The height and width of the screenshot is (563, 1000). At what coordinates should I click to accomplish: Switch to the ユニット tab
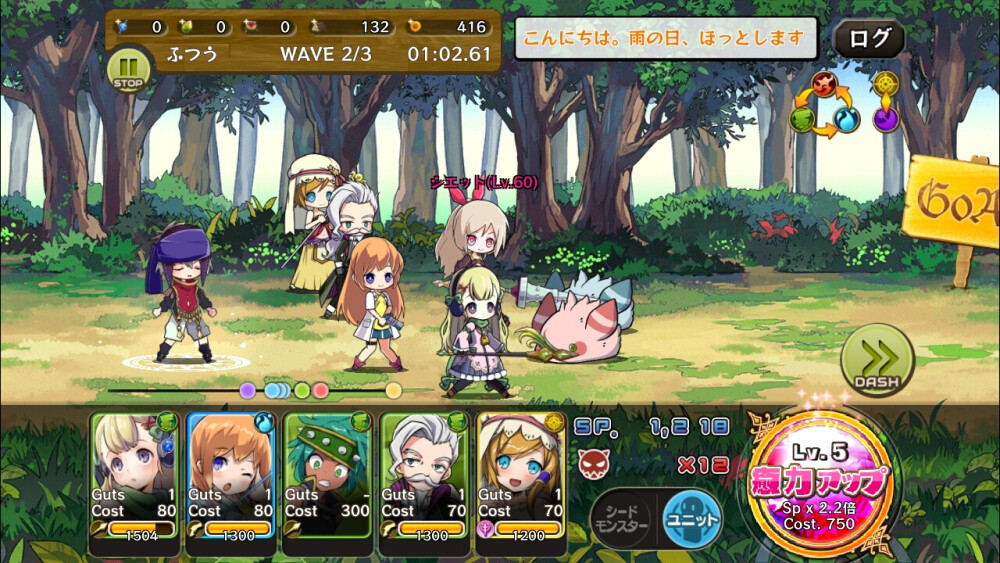(692, 520)
